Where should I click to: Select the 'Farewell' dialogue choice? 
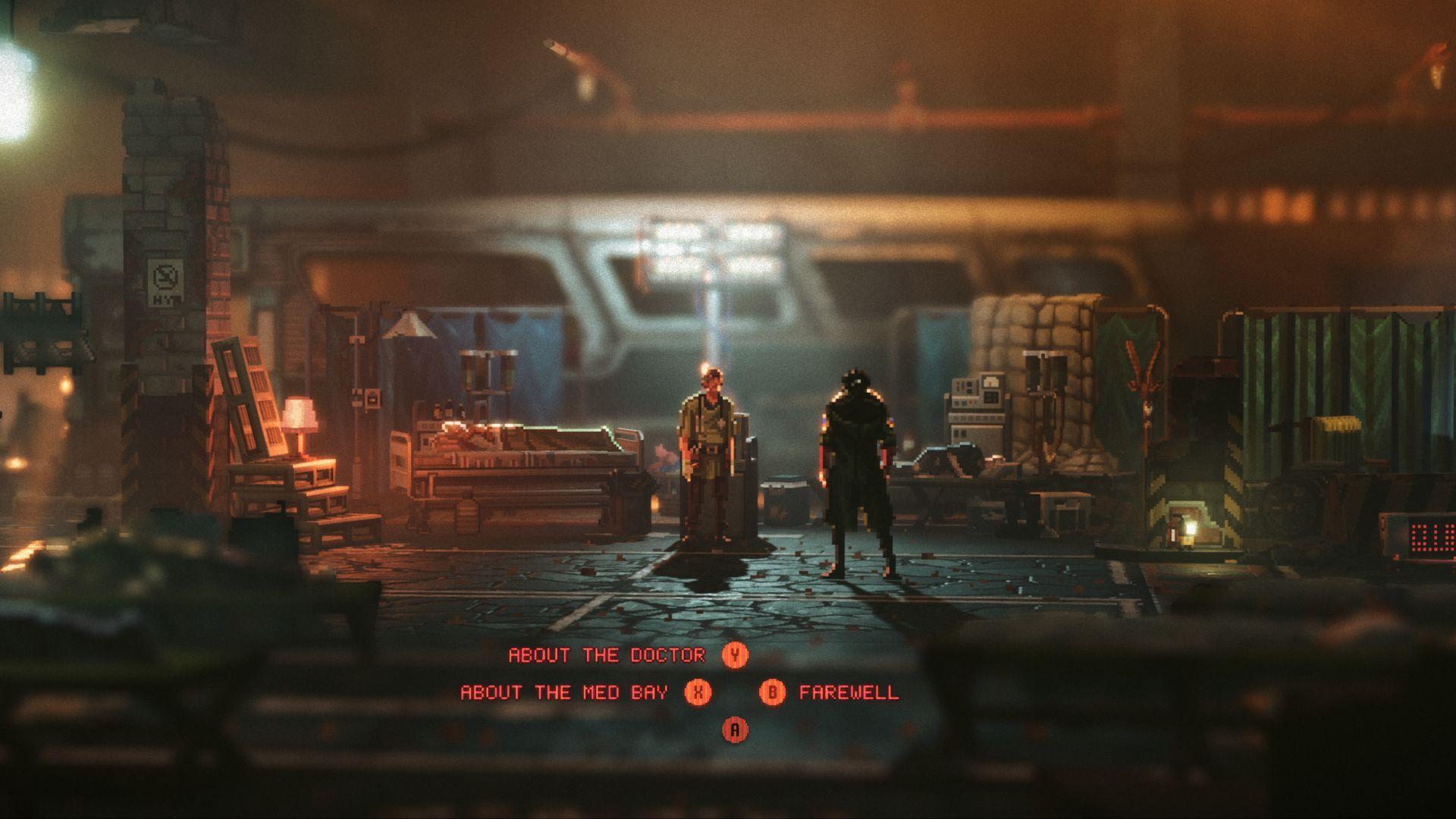tap(848, 692)
